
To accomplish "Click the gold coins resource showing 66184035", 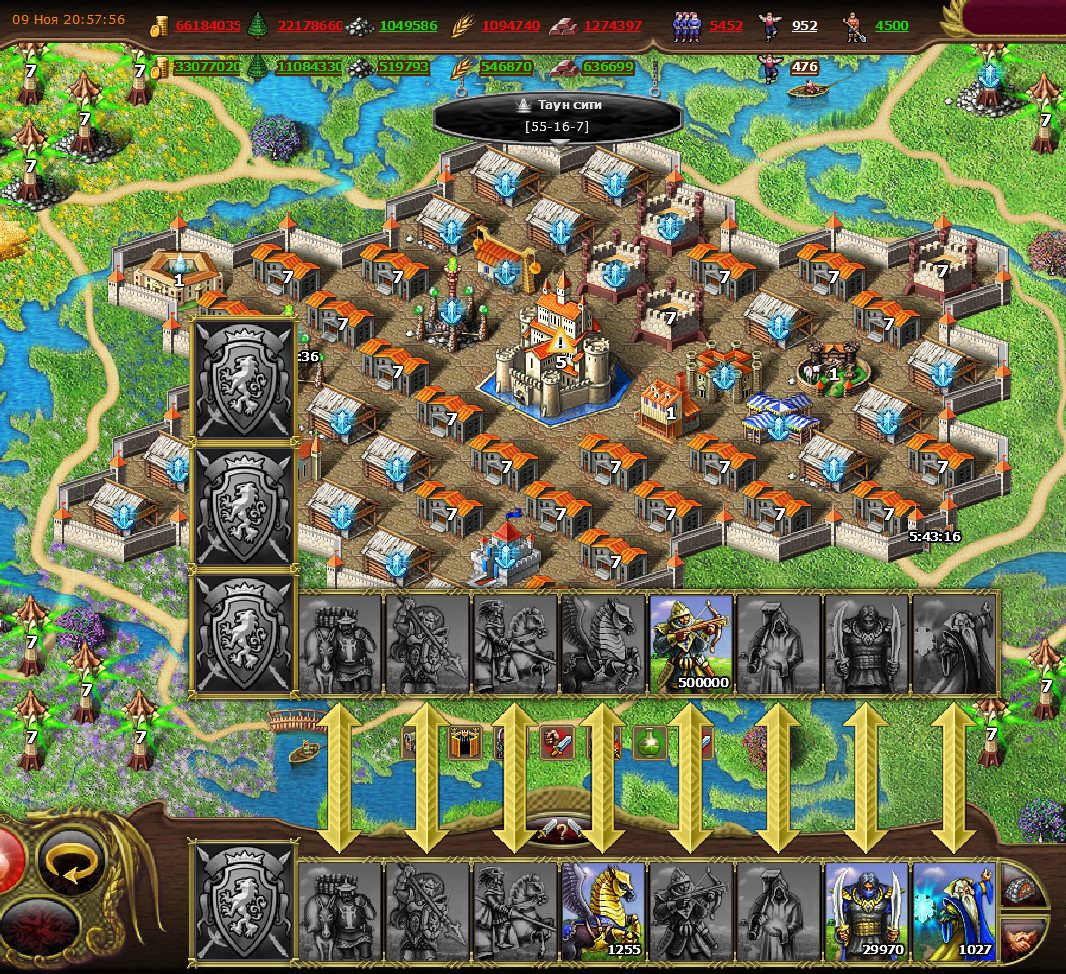I will [160, 25].
